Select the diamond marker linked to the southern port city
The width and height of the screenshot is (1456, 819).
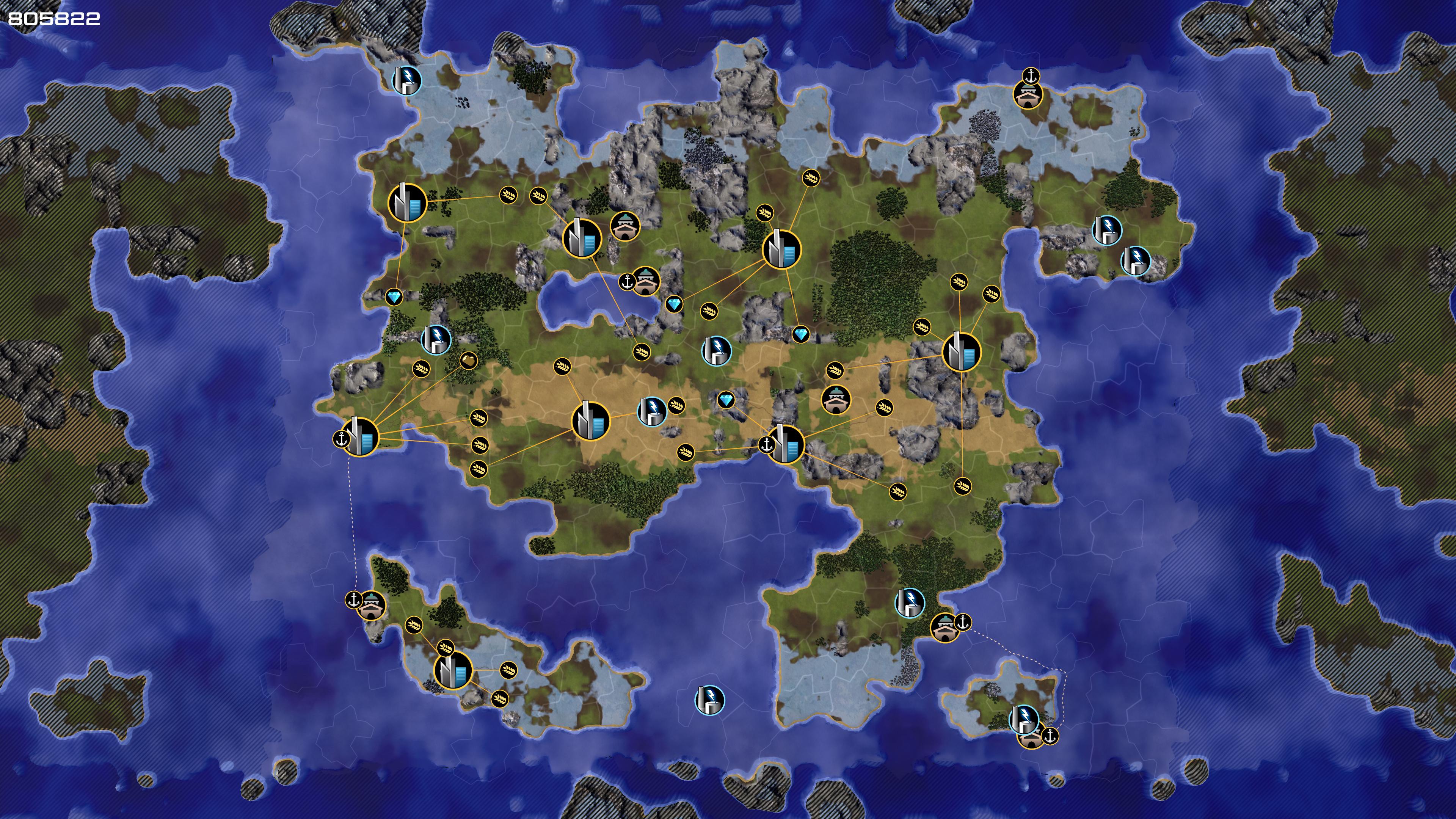(x=726, y=400)
